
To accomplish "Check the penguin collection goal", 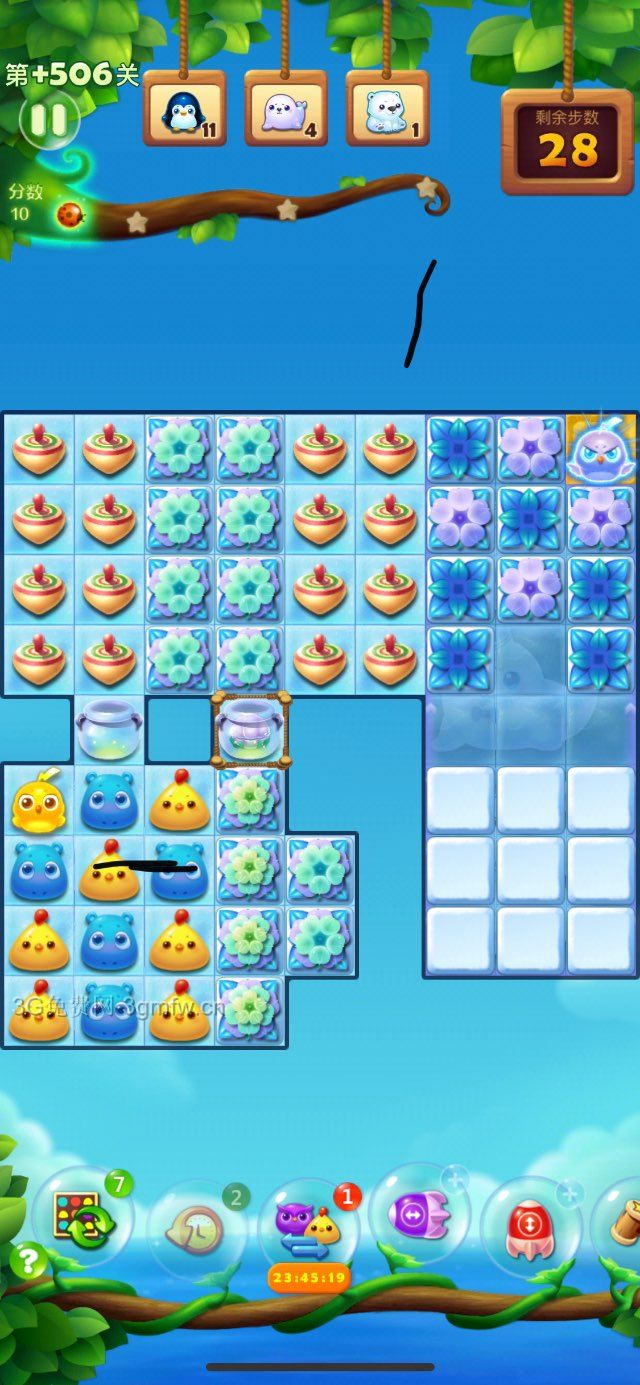I will tap(184, 109).
